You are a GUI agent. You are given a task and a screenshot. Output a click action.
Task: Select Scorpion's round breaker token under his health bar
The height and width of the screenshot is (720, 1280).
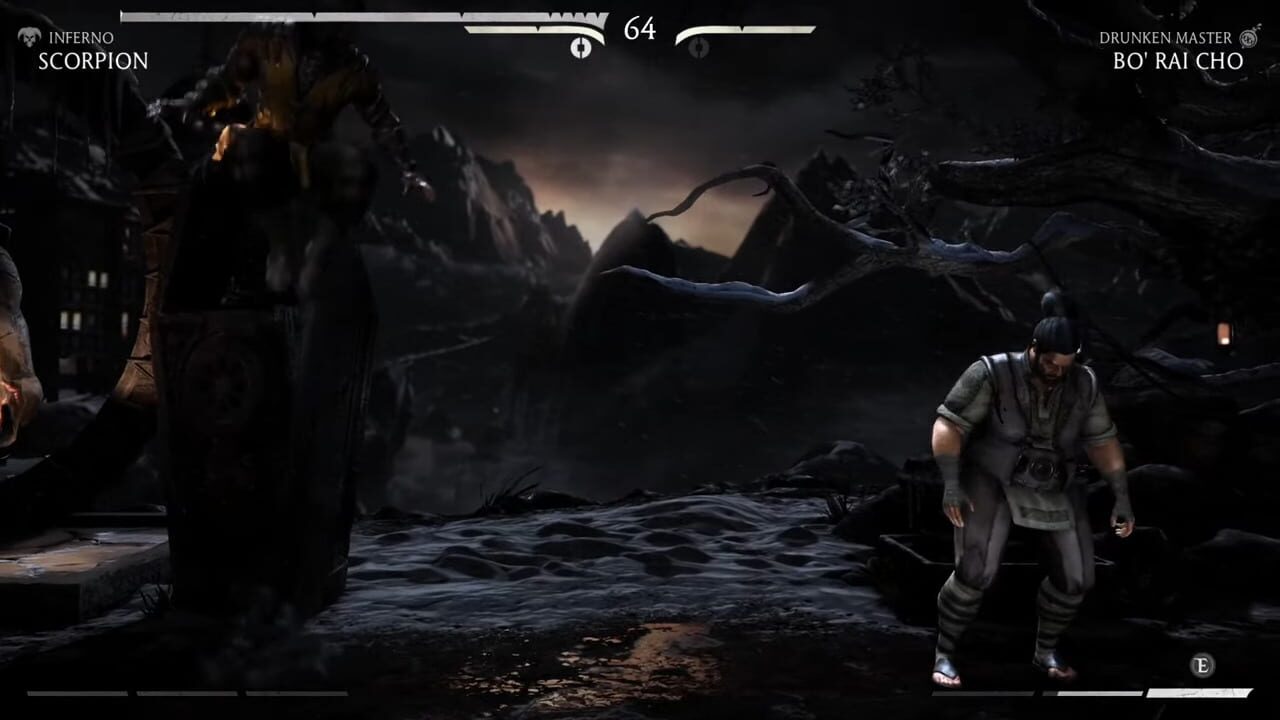(581, 48)
